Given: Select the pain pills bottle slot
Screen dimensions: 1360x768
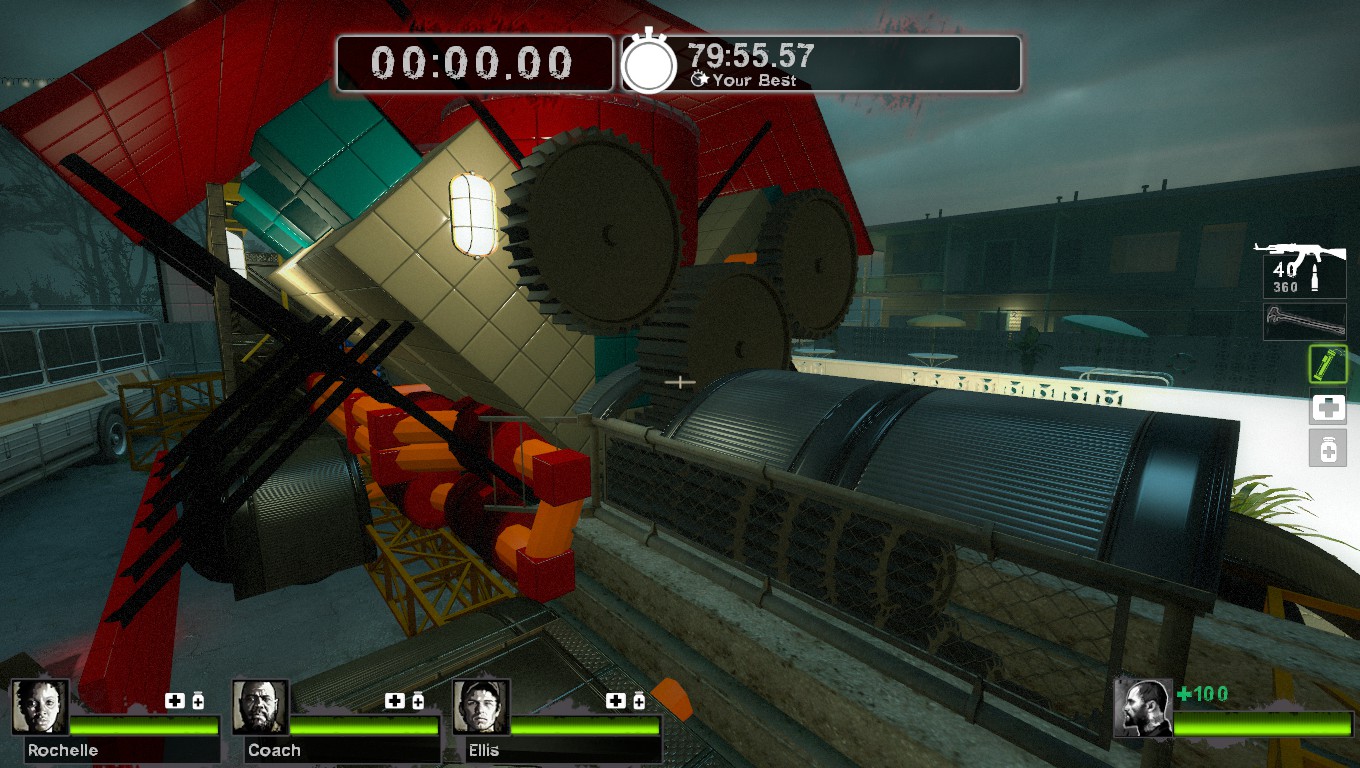Looking at the screenshot, I should 1328,449.
